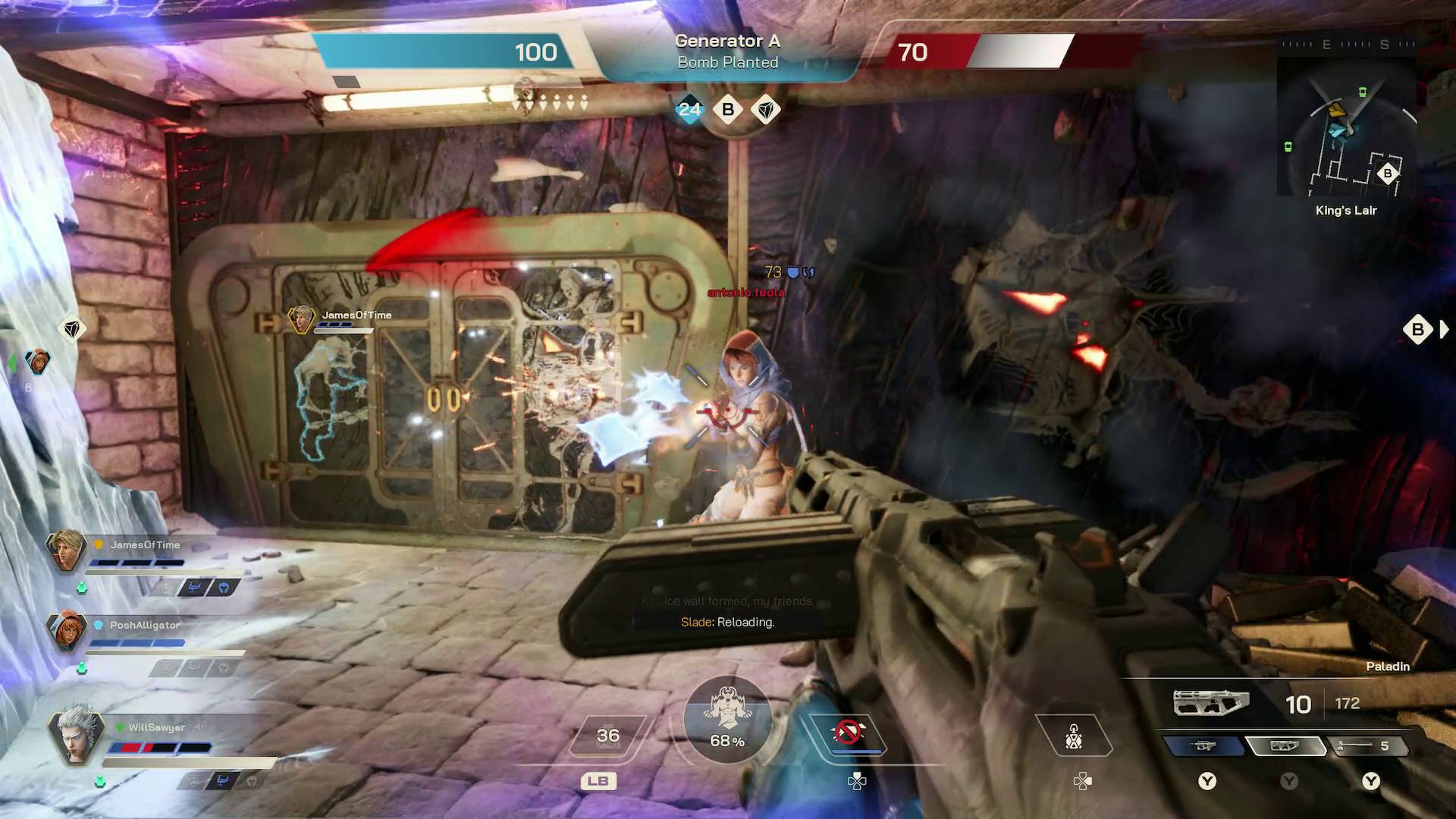
Task: Toggle the blue helmet status icon for JamesOfTime
Action: coord(224,589)
